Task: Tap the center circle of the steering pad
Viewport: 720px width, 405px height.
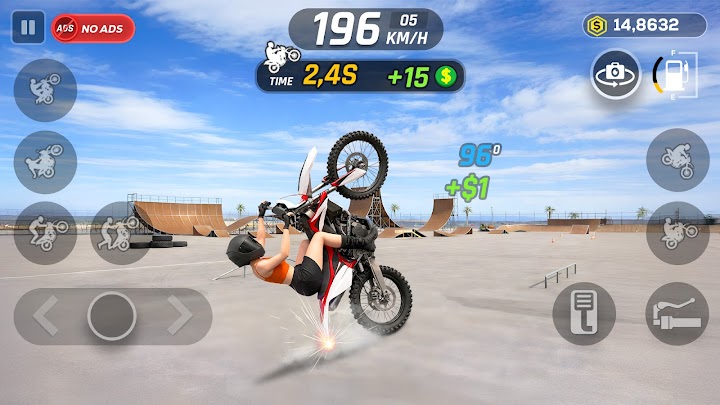Action: point(112,316)
